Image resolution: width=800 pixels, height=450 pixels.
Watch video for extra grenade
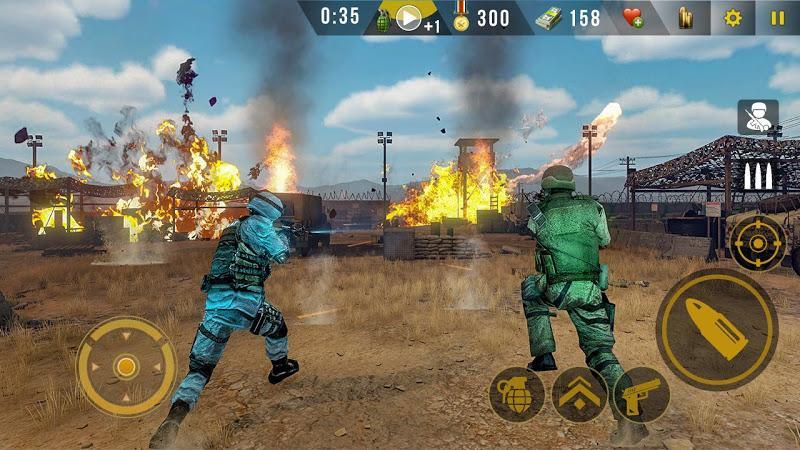tap(409, 19)
